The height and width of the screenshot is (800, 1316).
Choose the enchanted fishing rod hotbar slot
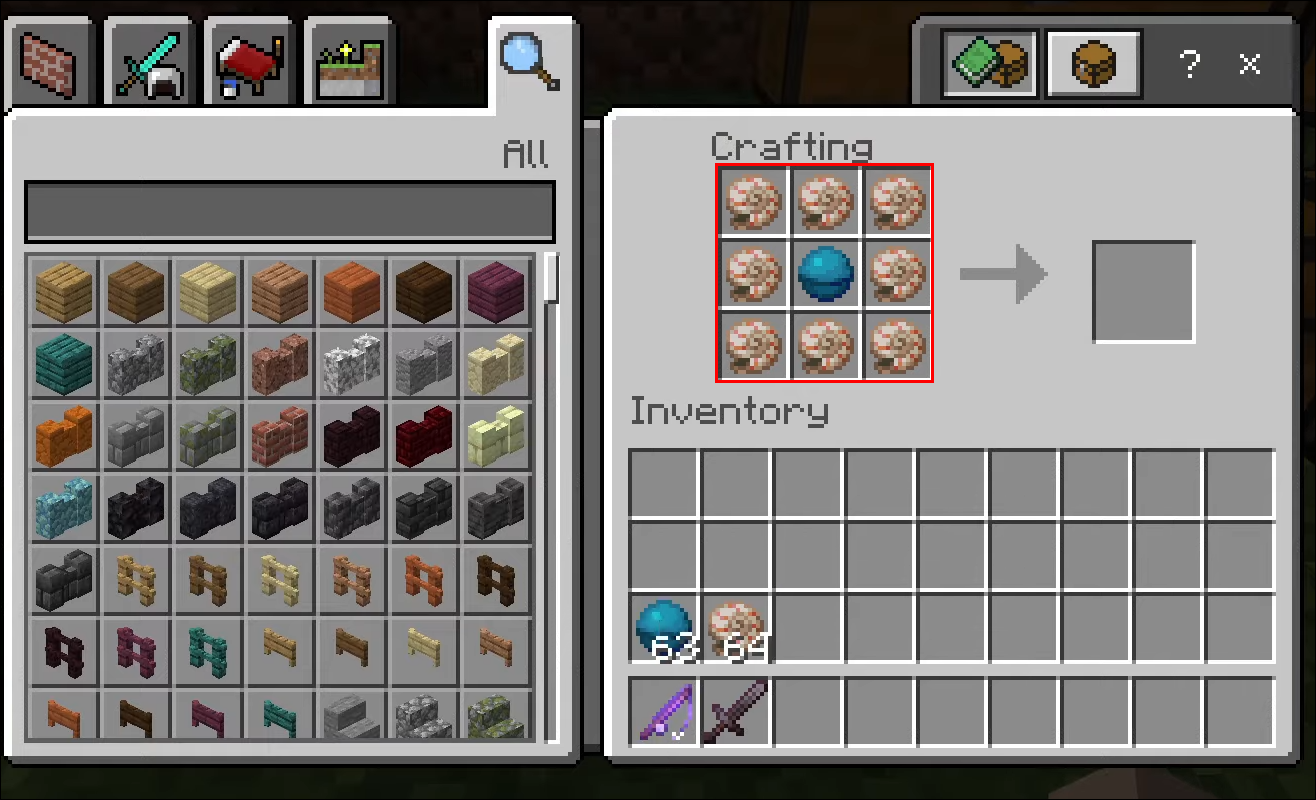pyautogui.click(x=663, y=712)
